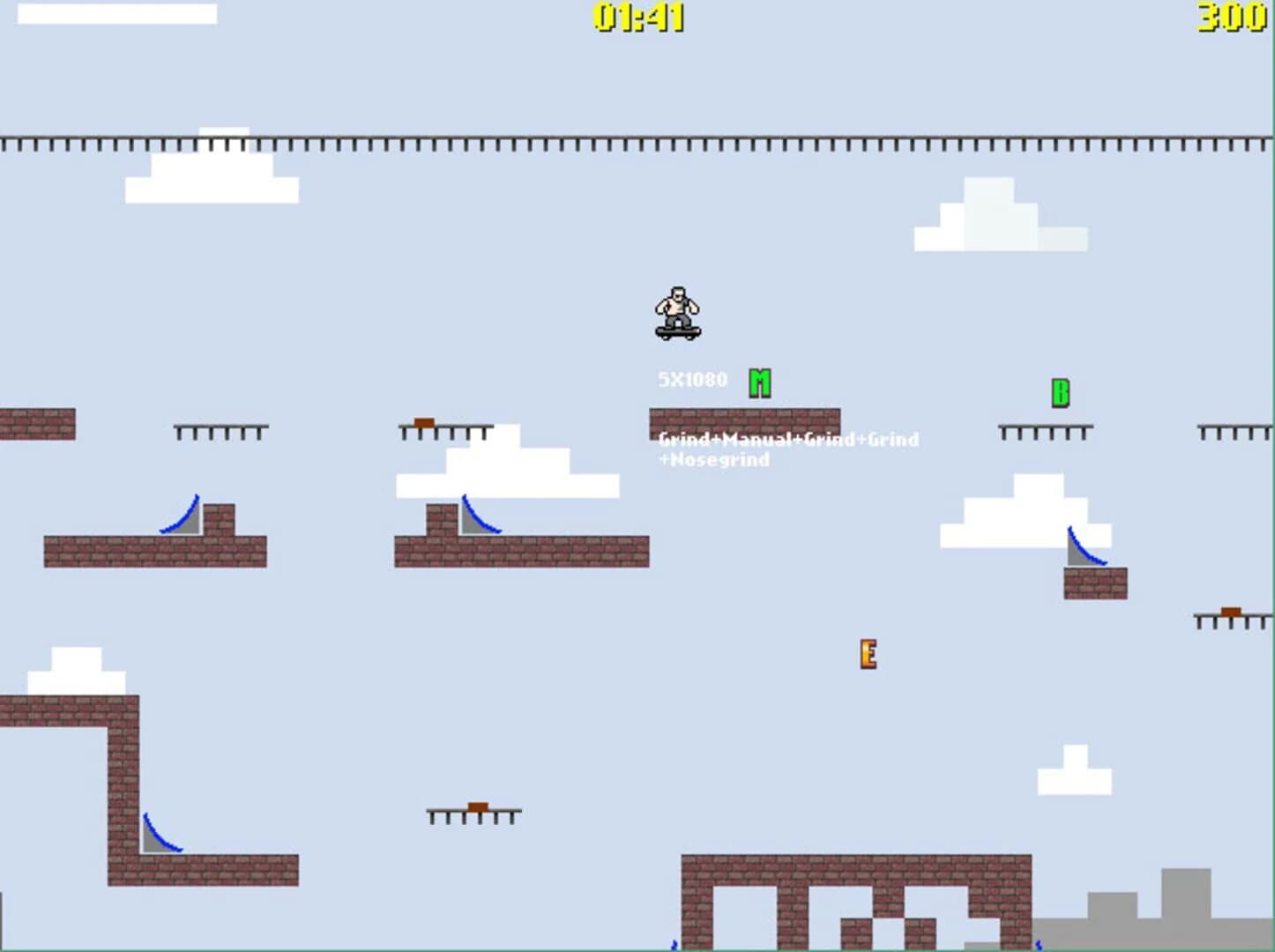Select the green letter B pickup
Screen dimensions: 1275x952
pyautogui.click(x=1061, y=393)
